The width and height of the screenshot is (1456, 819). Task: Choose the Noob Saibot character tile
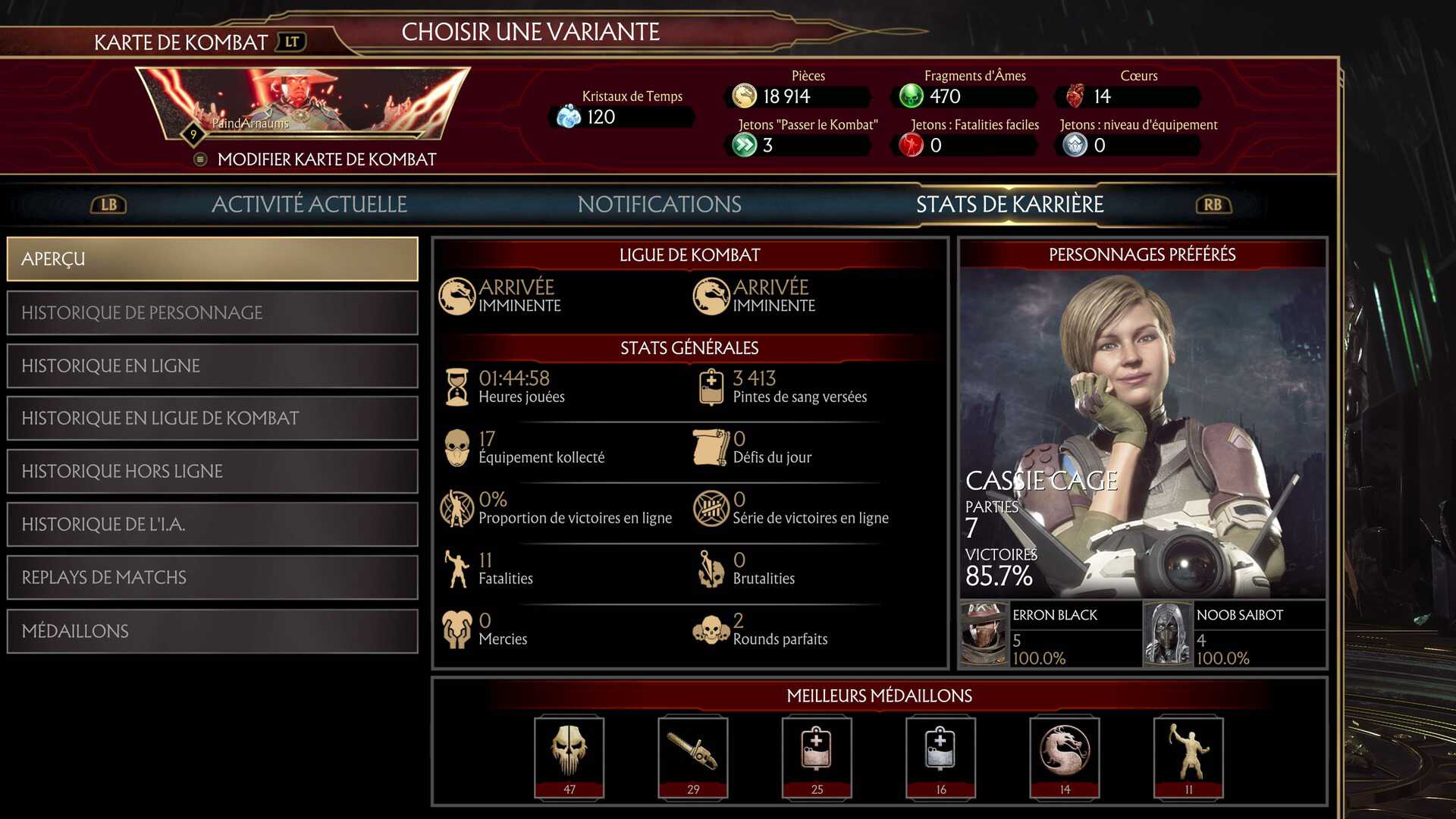coord(1235,635)
